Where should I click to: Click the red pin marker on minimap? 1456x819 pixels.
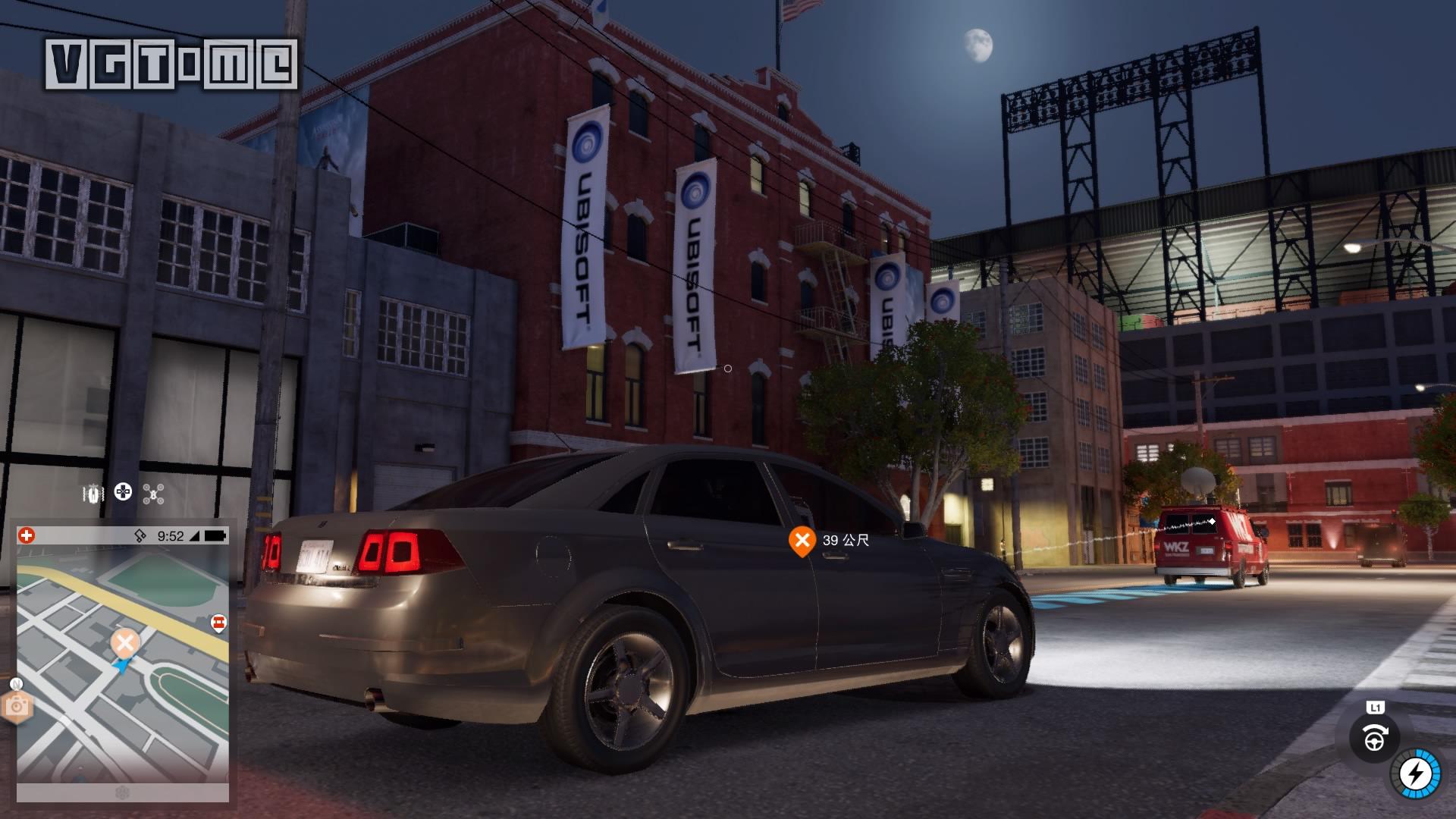(x=218, y=623)
